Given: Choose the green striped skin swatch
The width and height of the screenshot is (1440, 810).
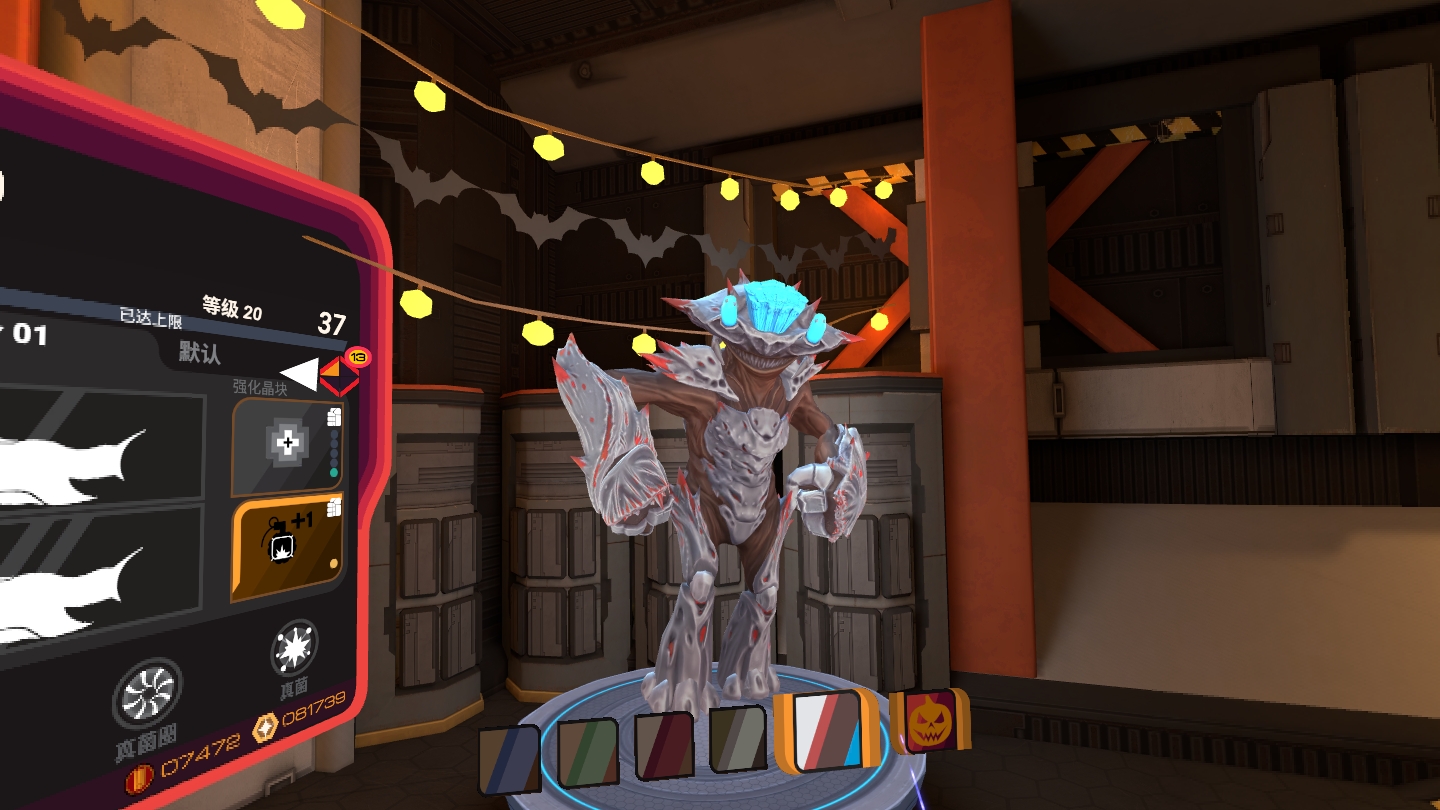Looking at the screenshot, I should coord(590,753).
